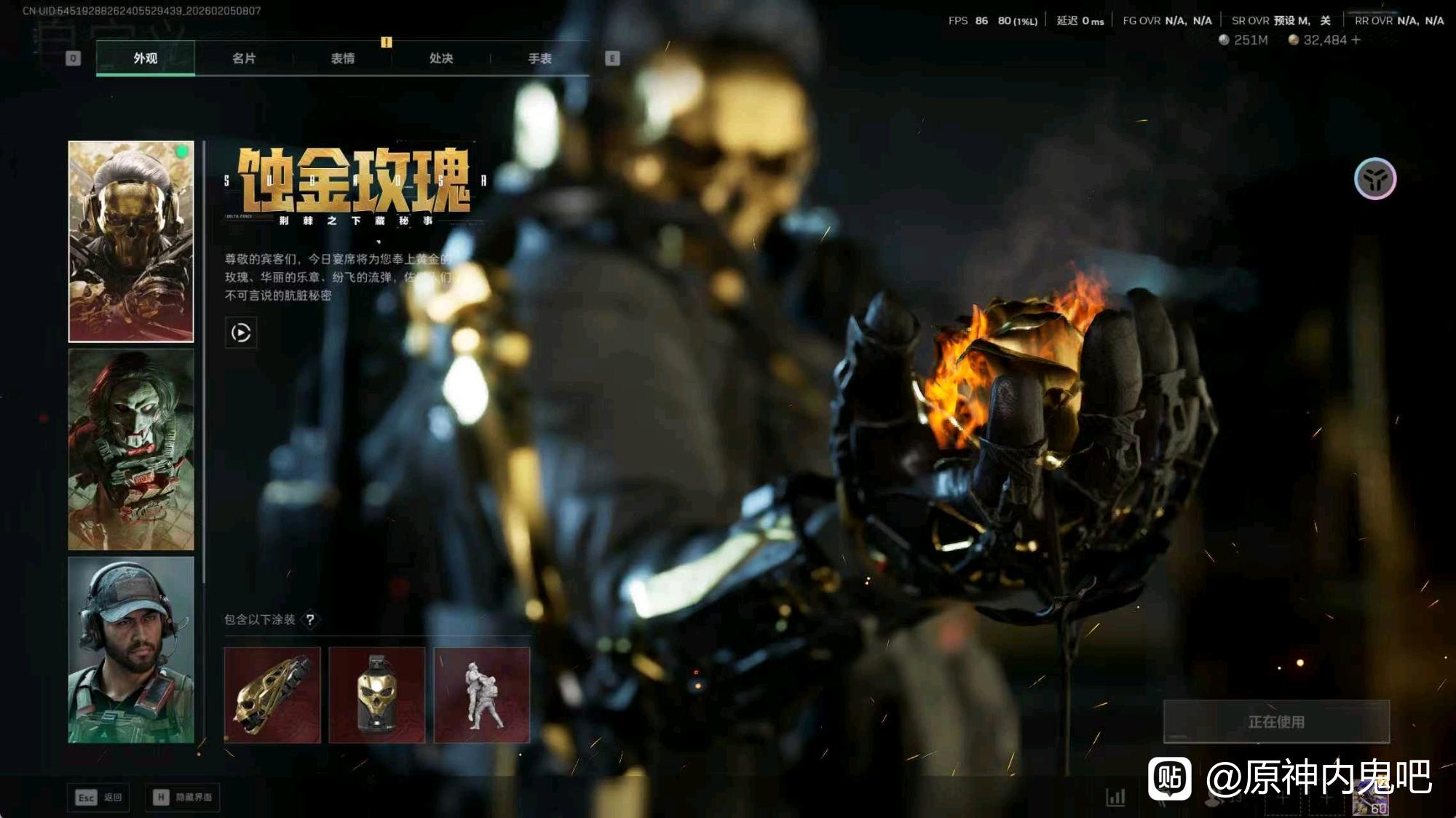View the execution animation figures item
Screen dimensions: 1456x818
click(x=482, y=695)
